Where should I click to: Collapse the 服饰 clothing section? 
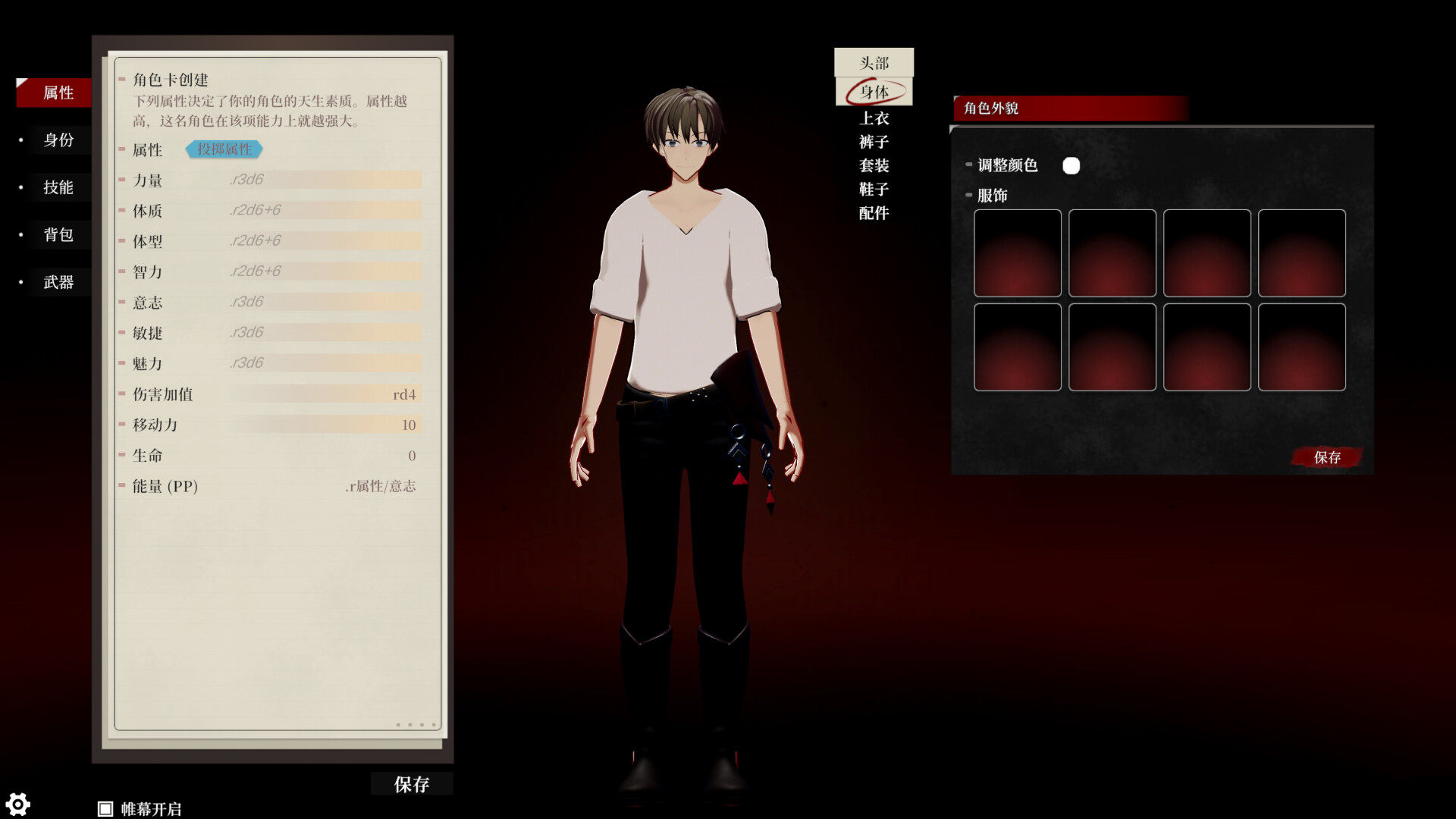point(968,195)
